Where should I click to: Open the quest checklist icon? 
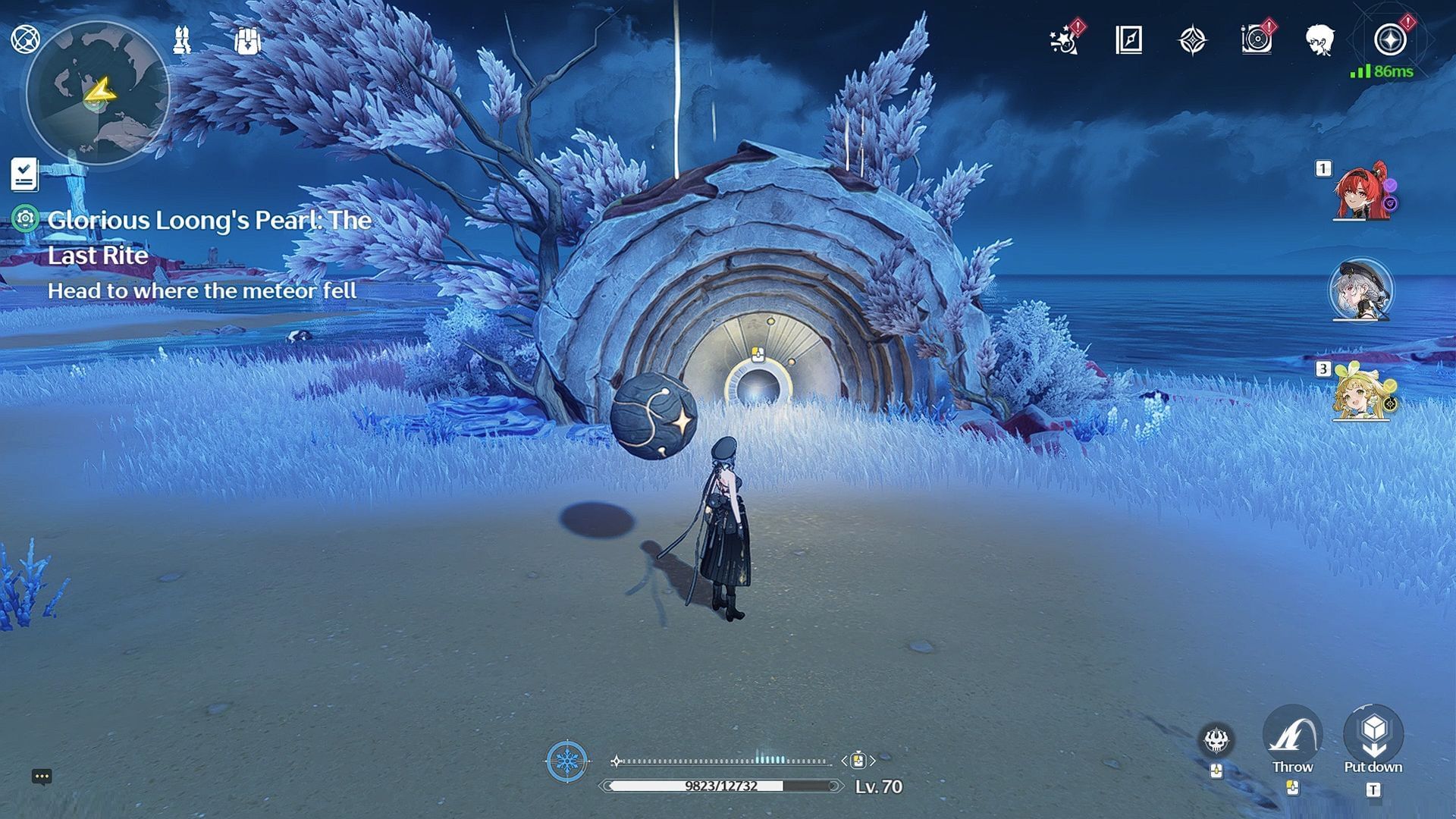24,174
